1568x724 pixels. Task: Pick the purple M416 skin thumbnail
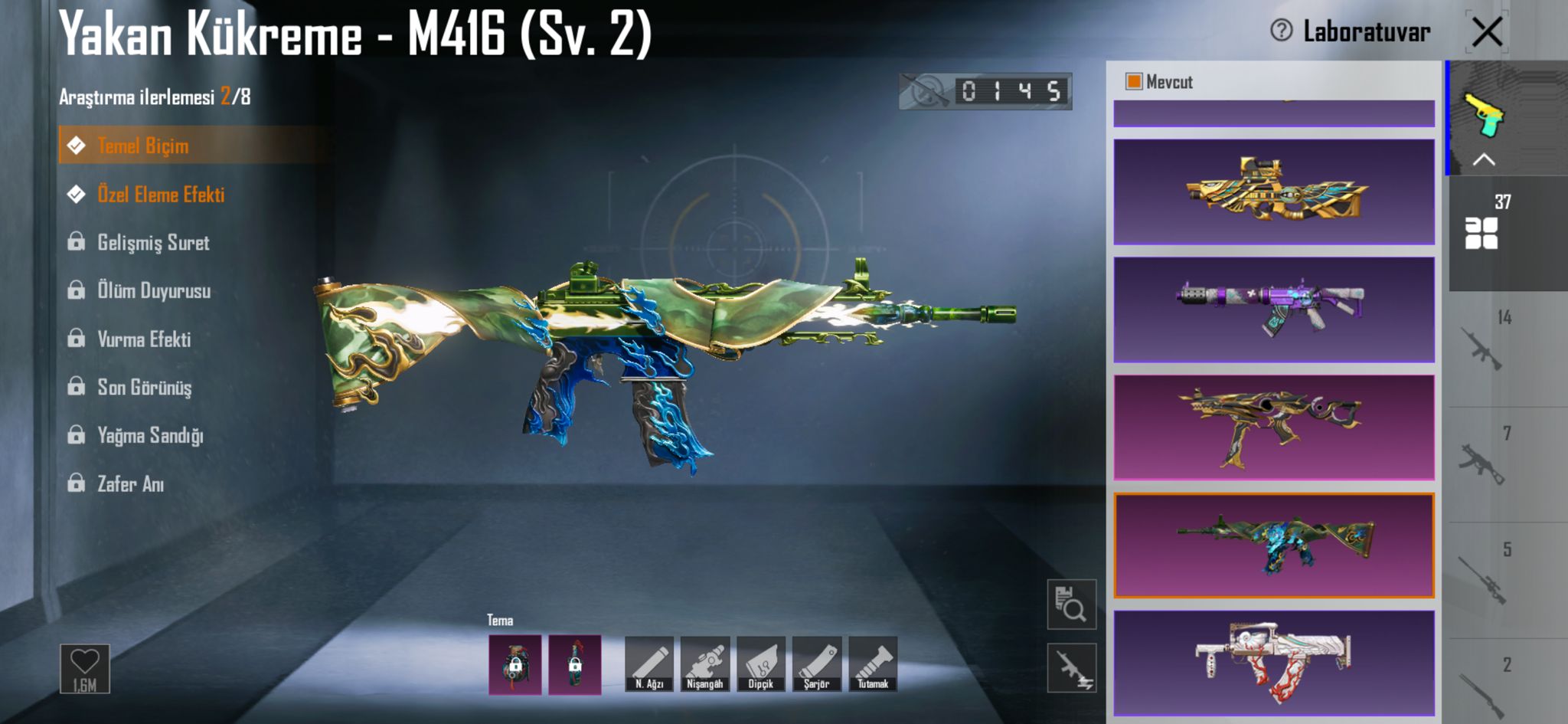click(x=1273, y=310)
